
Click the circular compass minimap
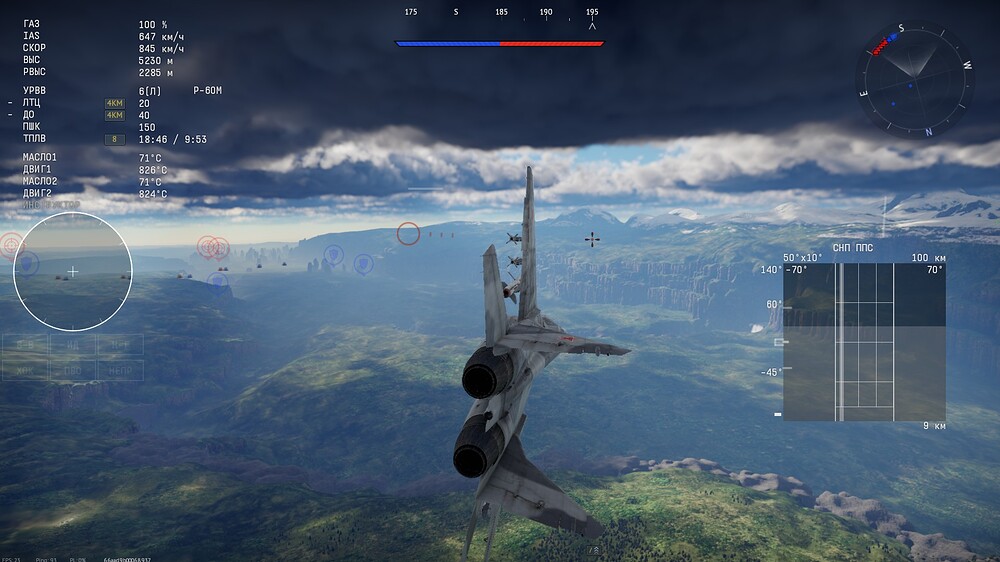[x=914, y=80]
